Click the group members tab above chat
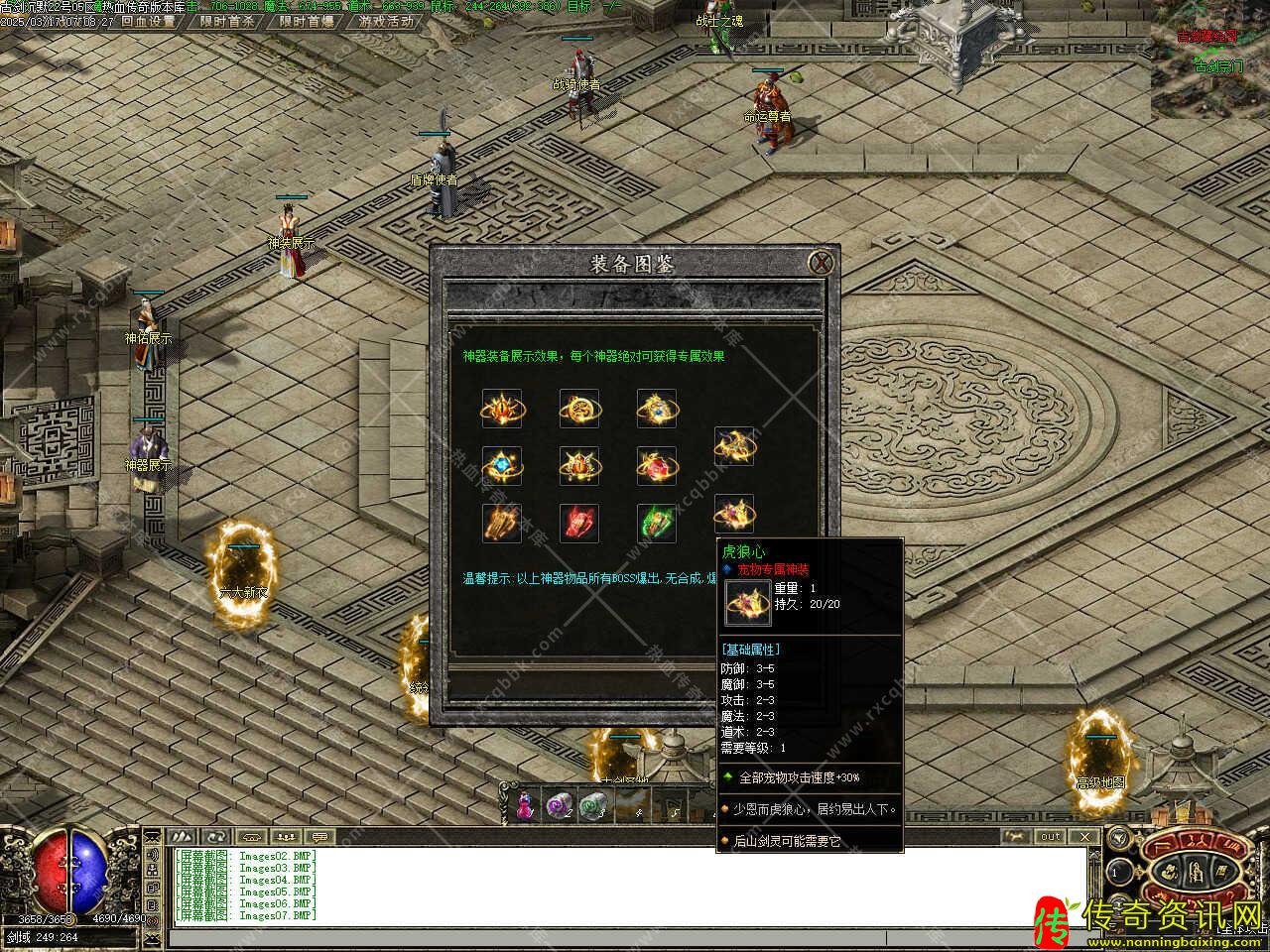 285,837
